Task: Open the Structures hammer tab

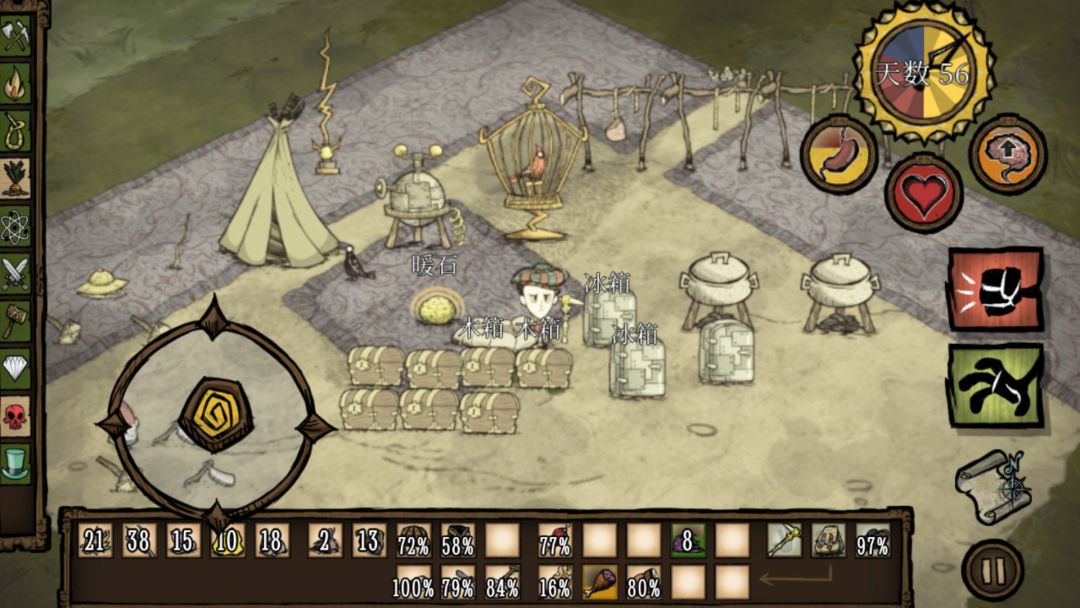Action: tap(16, 320)
